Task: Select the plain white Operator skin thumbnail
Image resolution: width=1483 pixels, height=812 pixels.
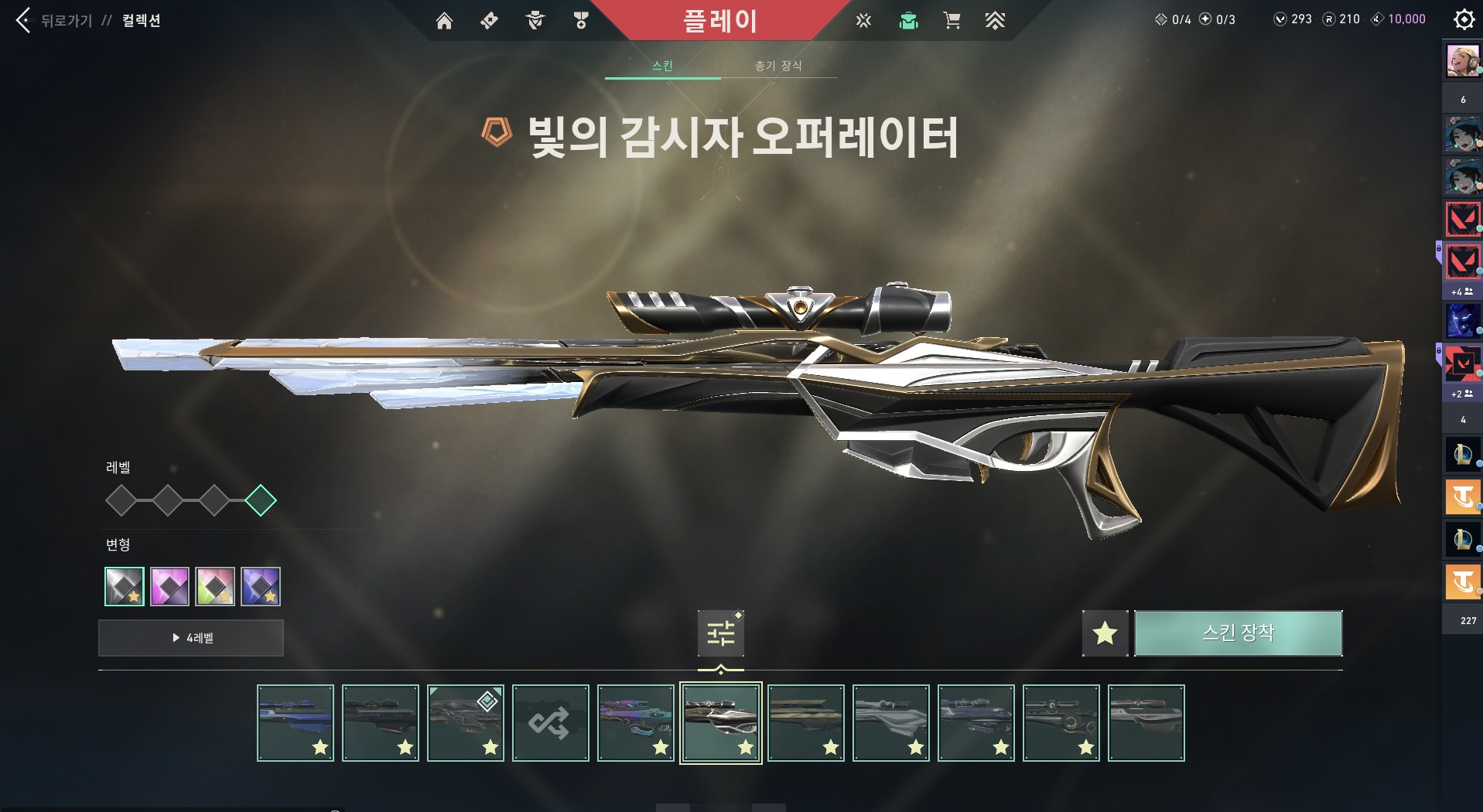Action: (x=890, y=723)
